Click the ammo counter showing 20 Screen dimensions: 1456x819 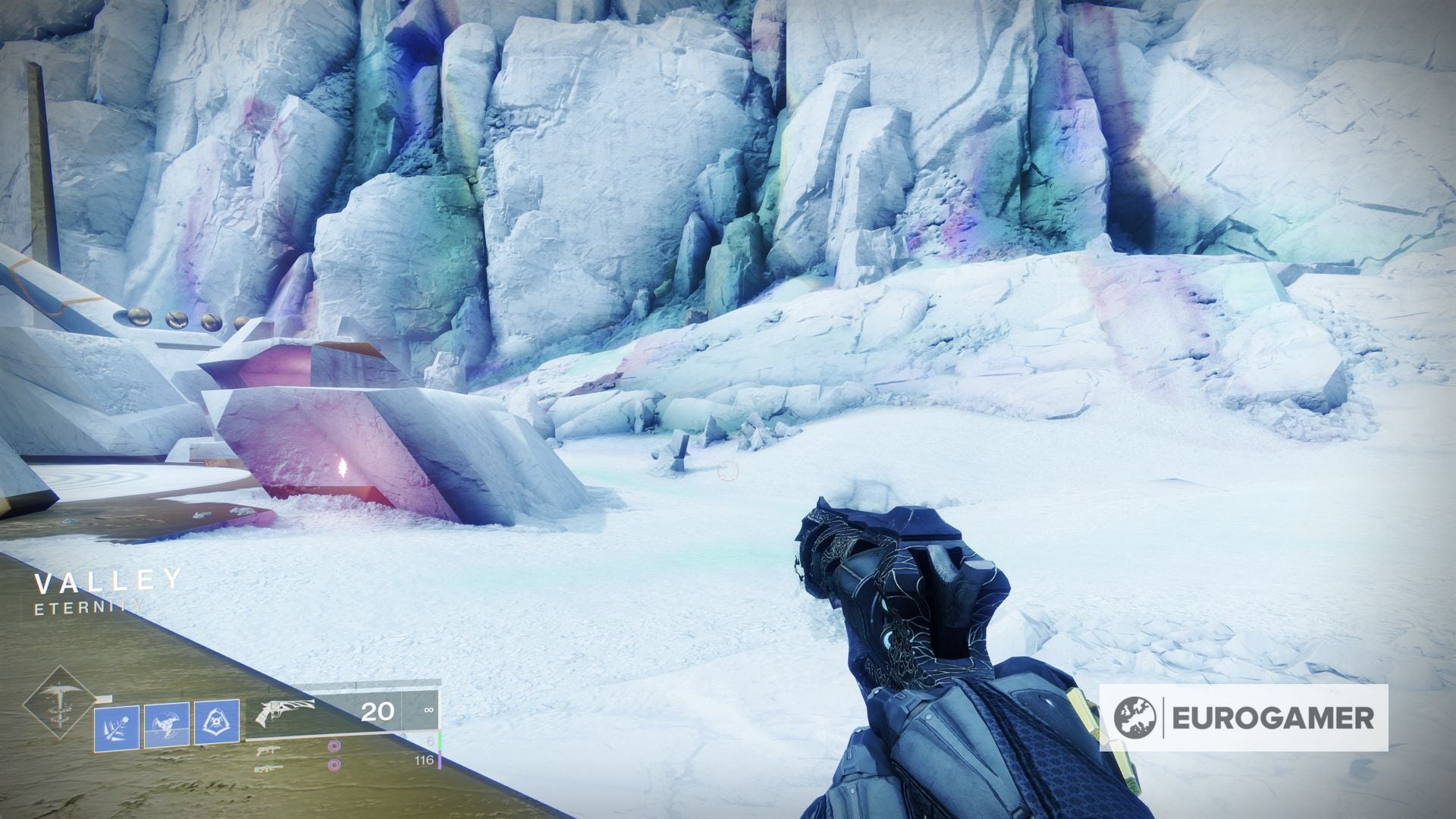[x=378, y=711]
